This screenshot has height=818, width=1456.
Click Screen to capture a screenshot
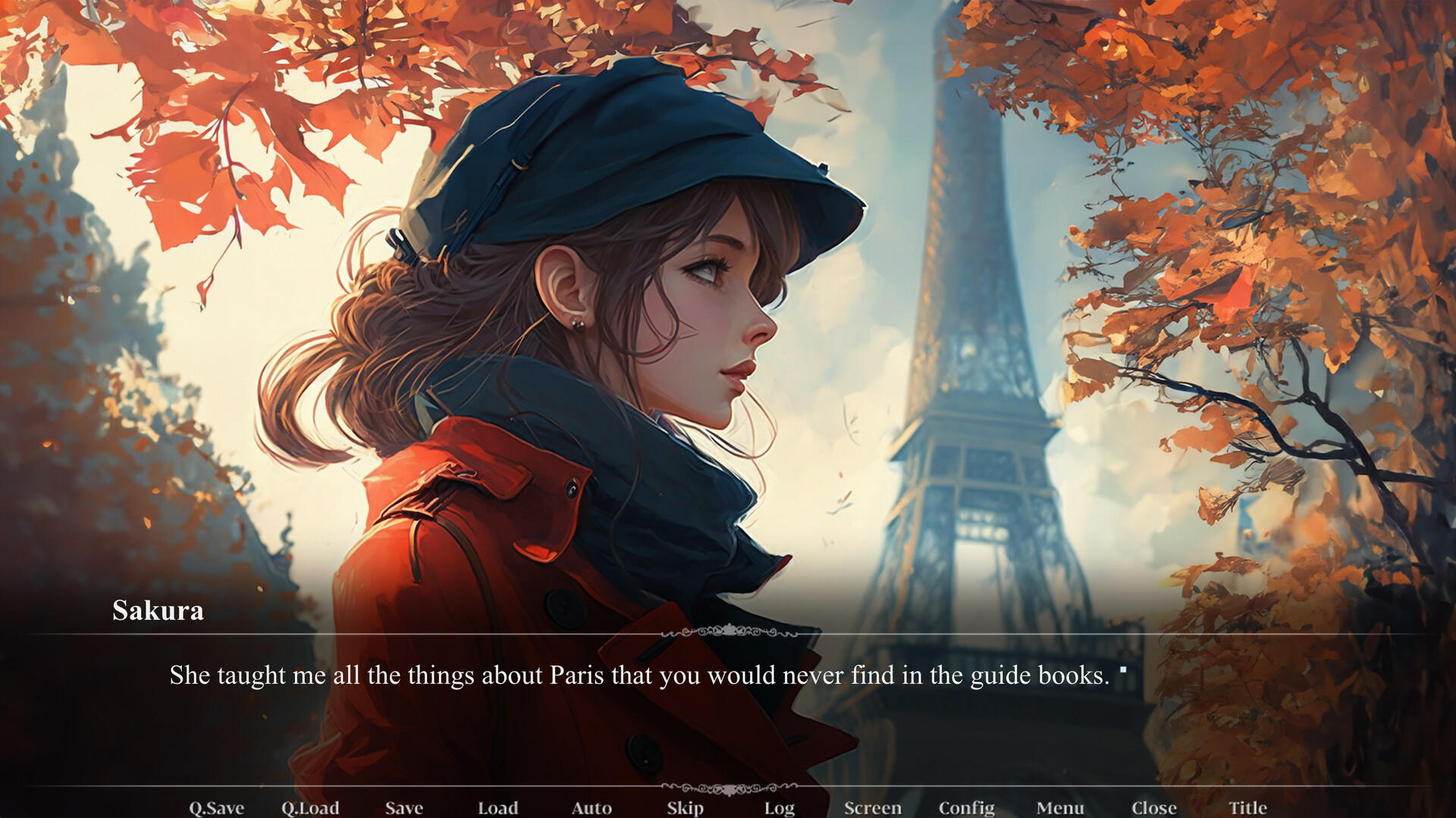tap(874, 808)
